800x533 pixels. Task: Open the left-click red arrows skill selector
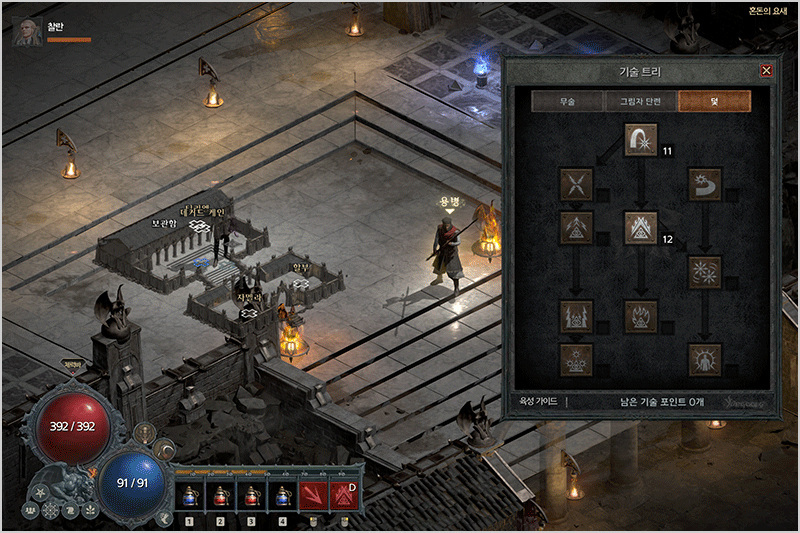click(x=313, y=495)
